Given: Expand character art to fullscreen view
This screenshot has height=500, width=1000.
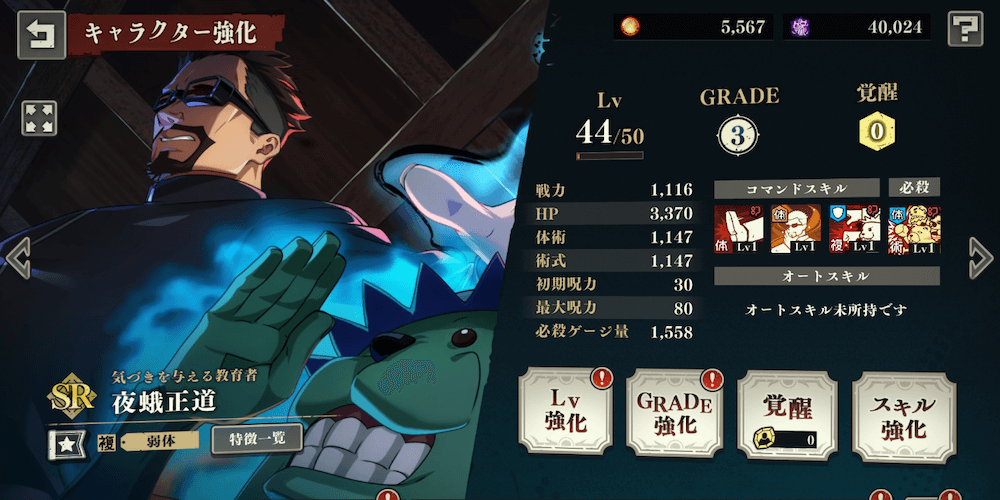Looking at the screenshot, I should (39, 118).
